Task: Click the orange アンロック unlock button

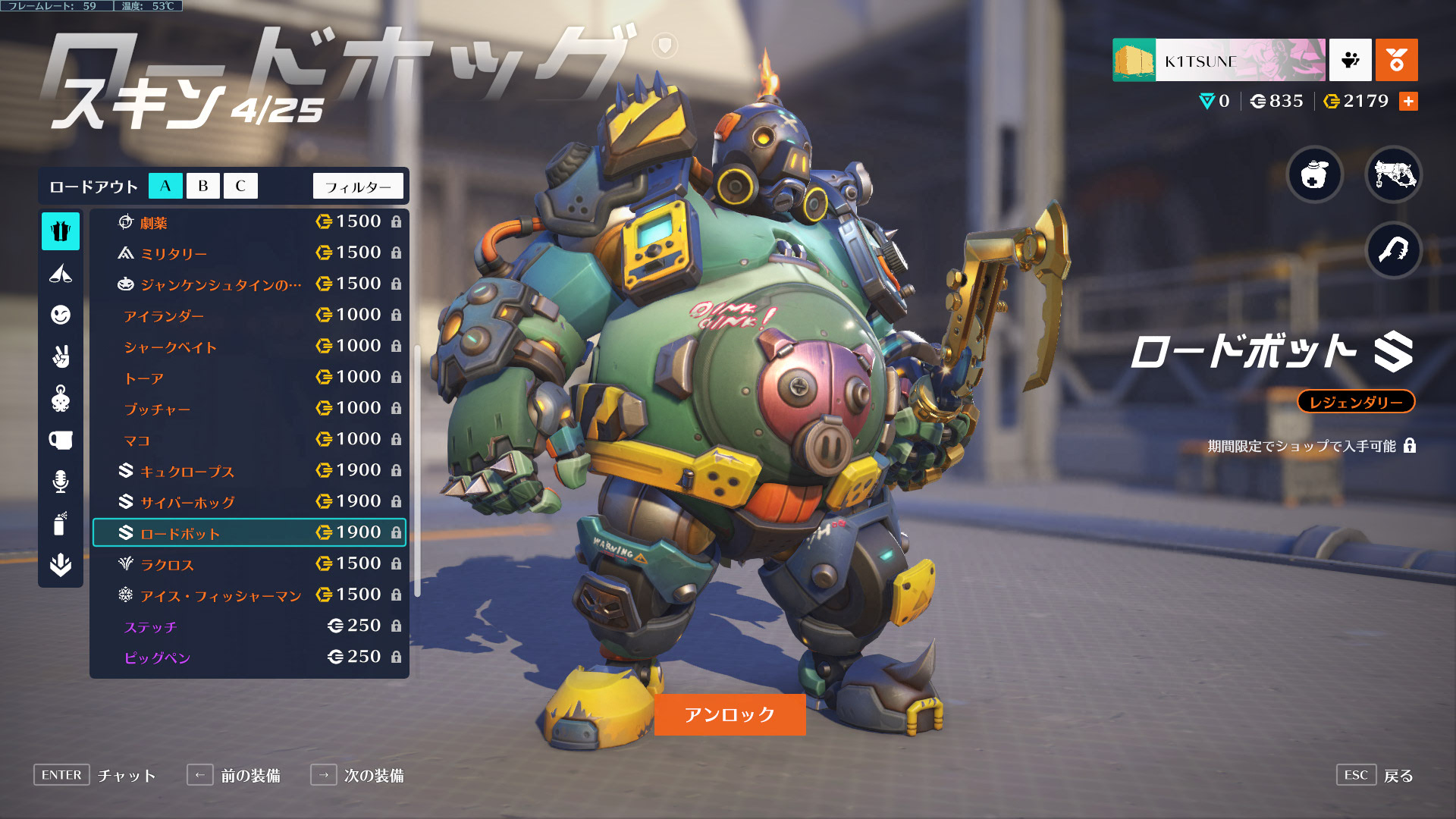Action: tap(730, 714)
